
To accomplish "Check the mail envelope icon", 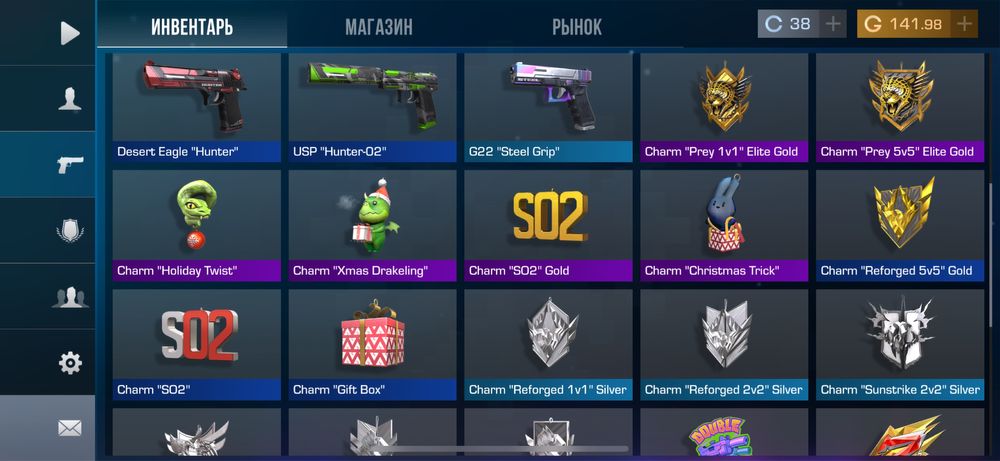I will tap(69, 428).
